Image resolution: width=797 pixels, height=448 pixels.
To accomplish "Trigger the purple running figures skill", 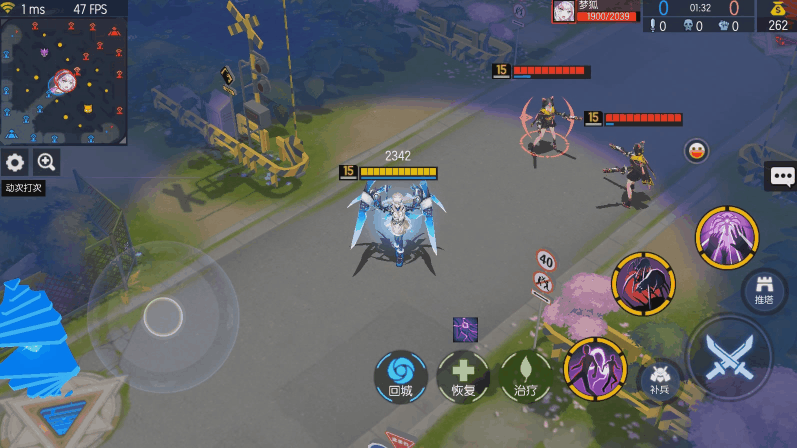I will point(594,368).
